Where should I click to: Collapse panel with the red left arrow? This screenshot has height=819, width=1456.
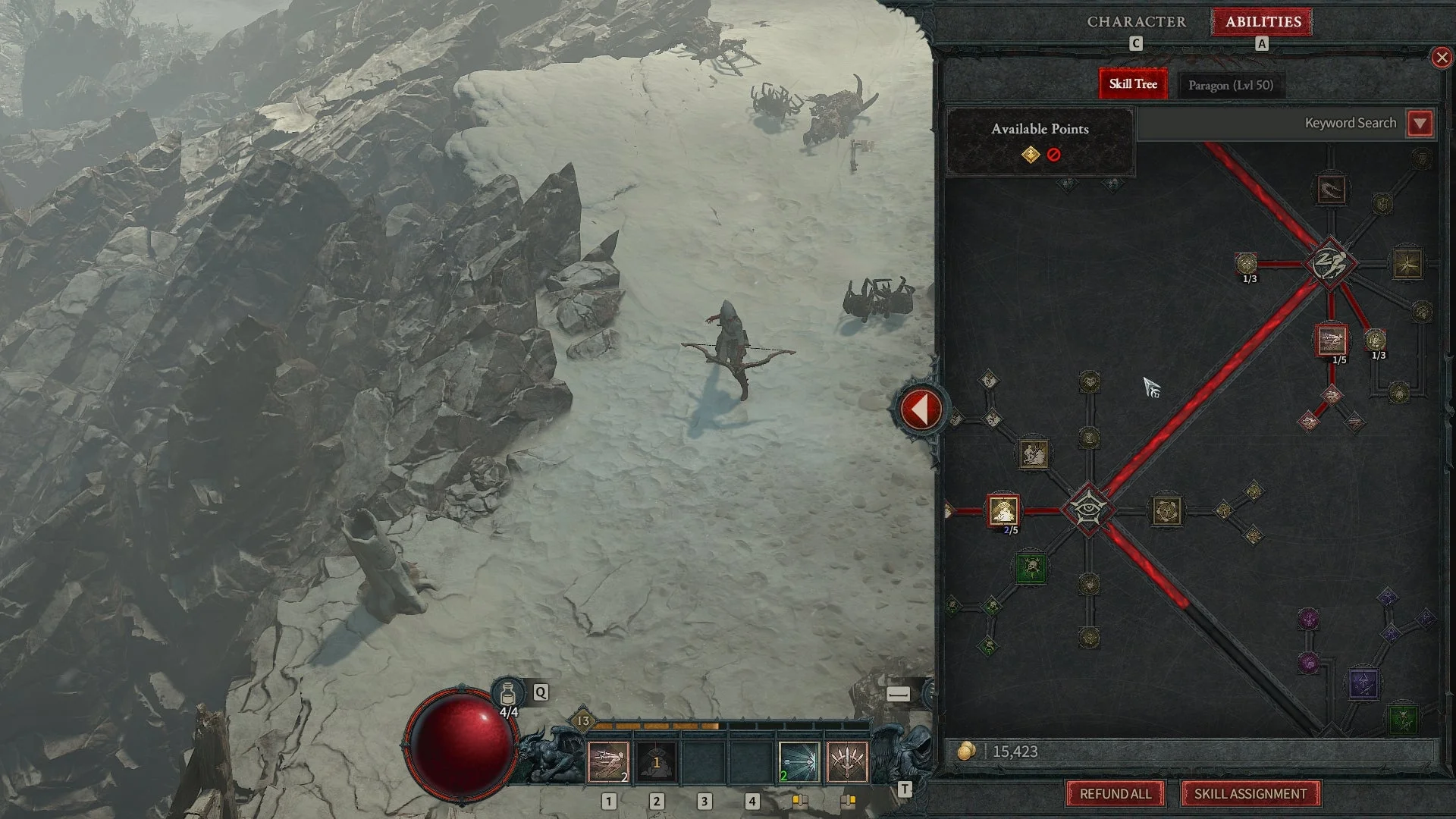[x=920, y=410]
